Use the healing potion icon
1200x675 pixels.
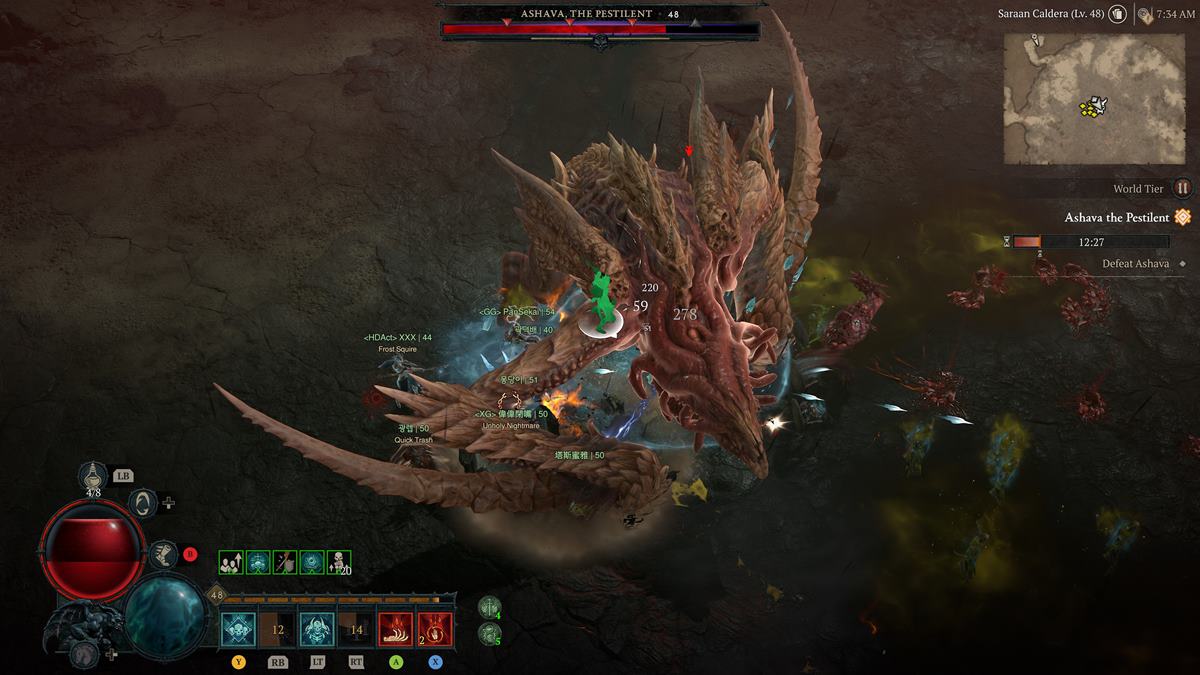(x=93, y=476)
